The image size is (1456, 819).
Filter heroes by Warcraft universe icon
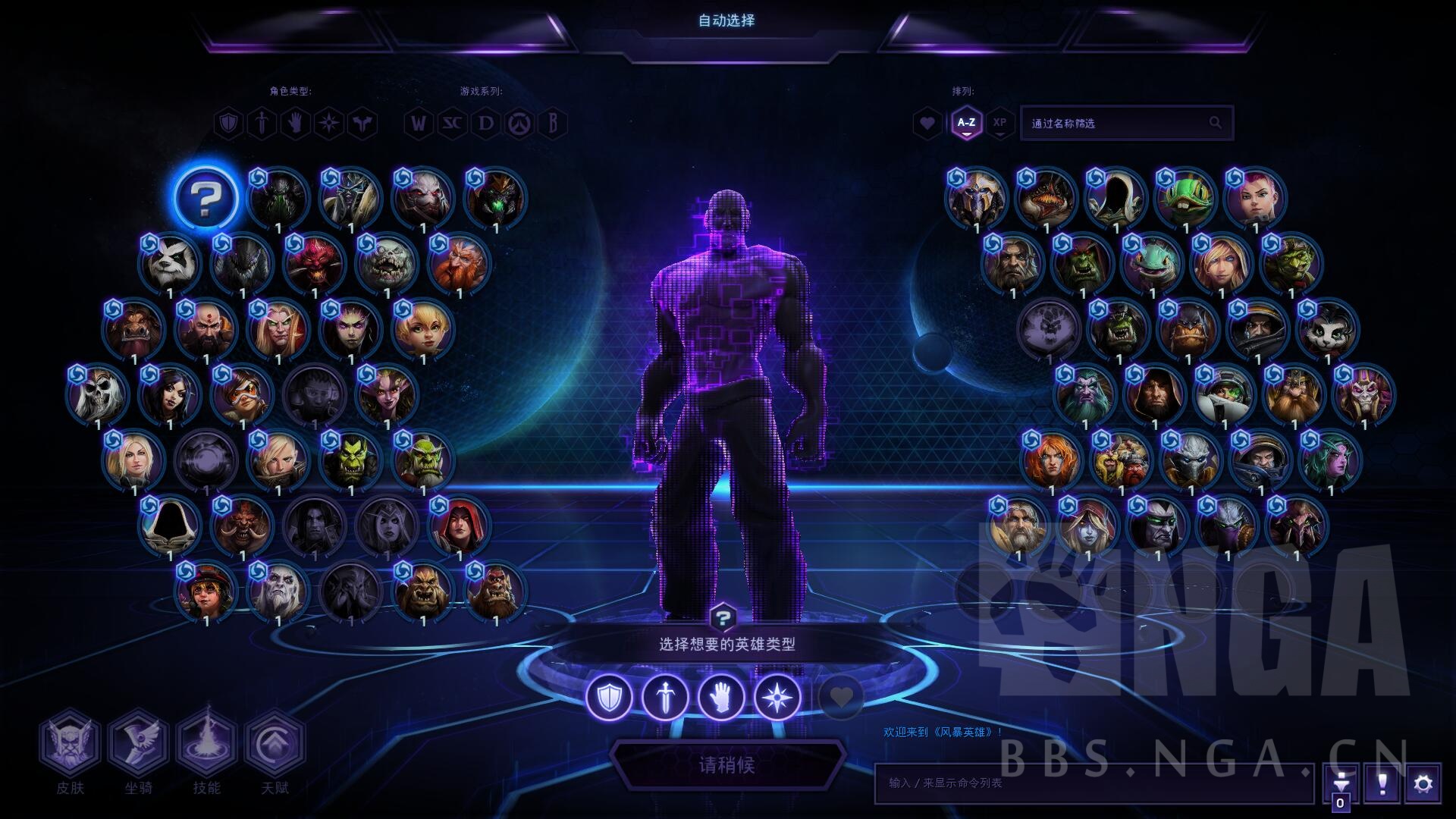pyautogui.click(x=418, y=123)
